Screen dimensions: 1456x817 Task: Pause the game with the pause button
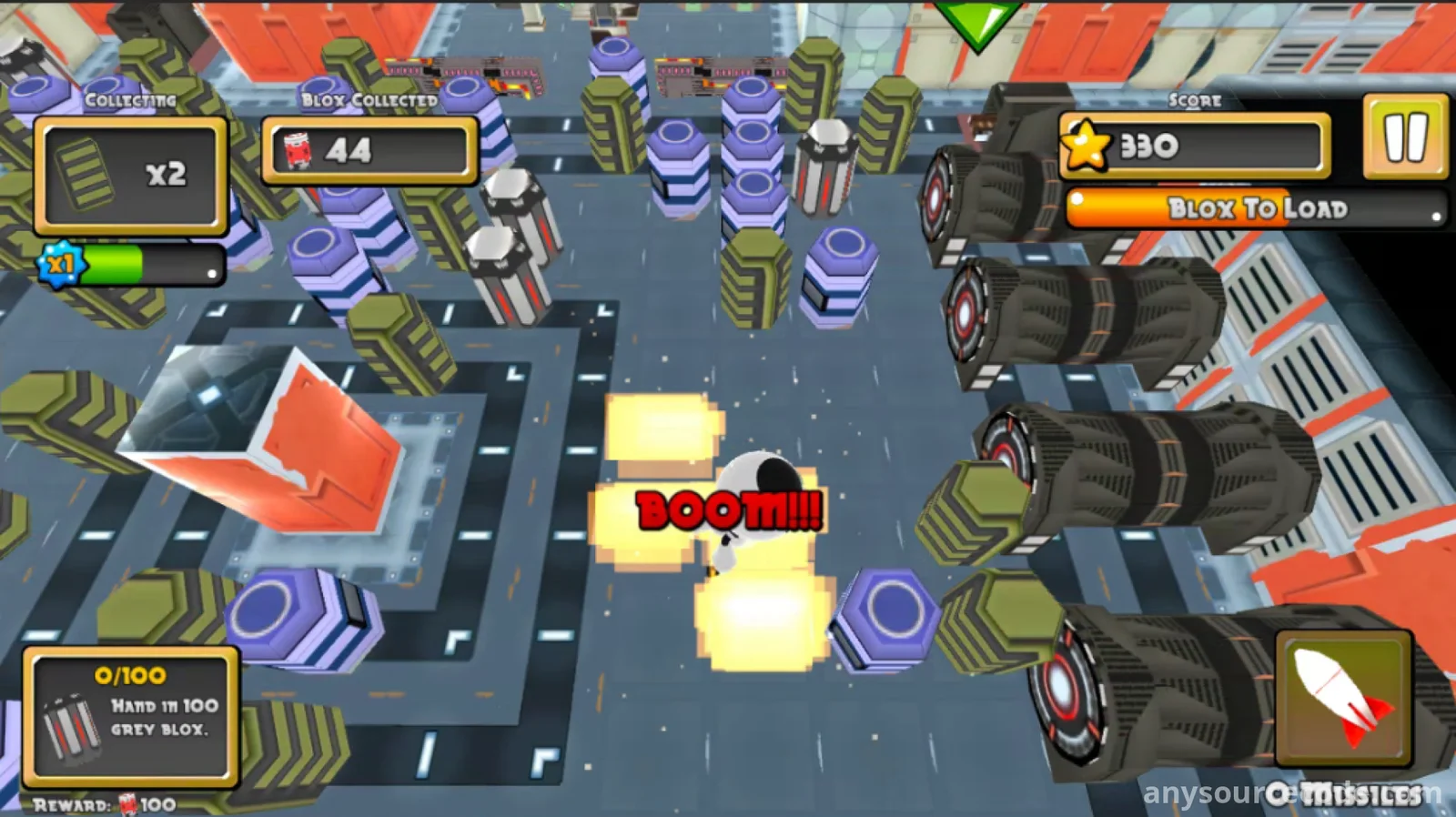(x=1404, y=136)
